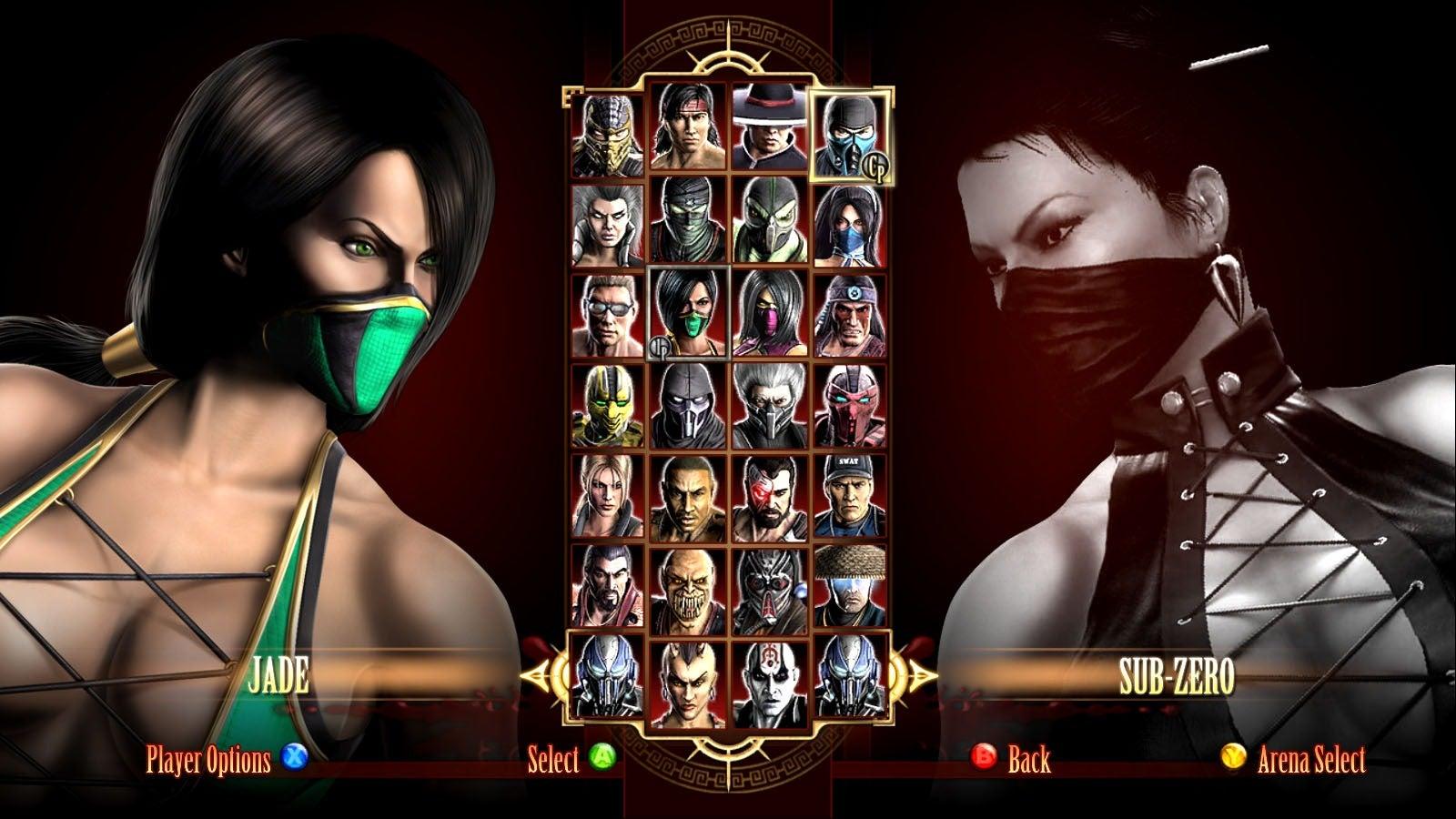Pick the red cyborg Sektor
This screenshot has width=1456, height=819.
(850, 406)
